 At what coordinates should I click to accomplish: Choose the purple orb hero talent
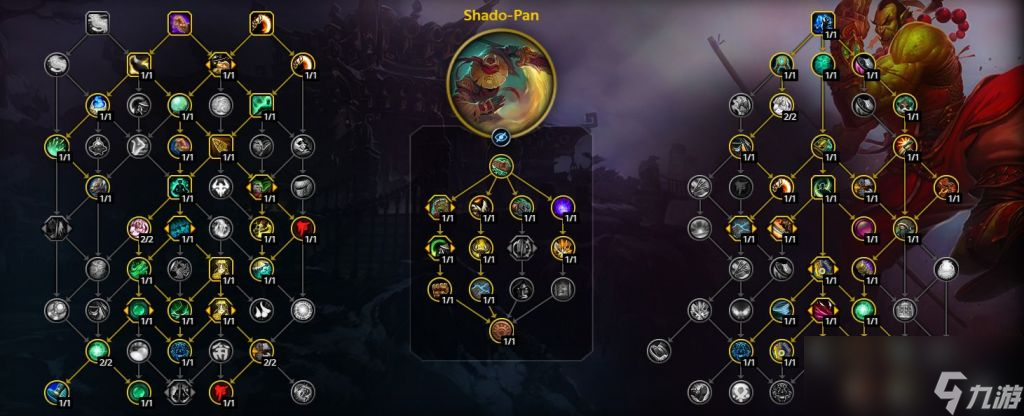click(563, 207)
